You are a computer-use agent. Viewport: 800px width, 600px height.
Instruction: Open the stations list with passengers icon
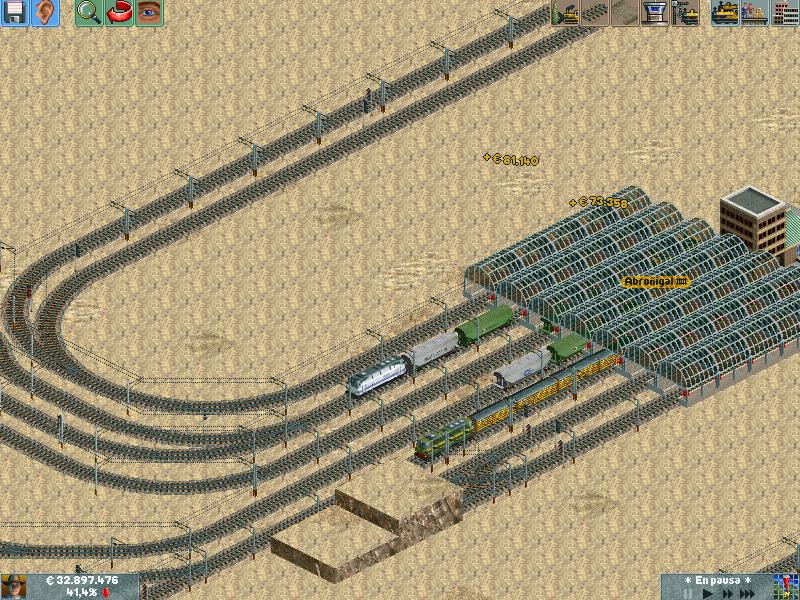point(755,13)
